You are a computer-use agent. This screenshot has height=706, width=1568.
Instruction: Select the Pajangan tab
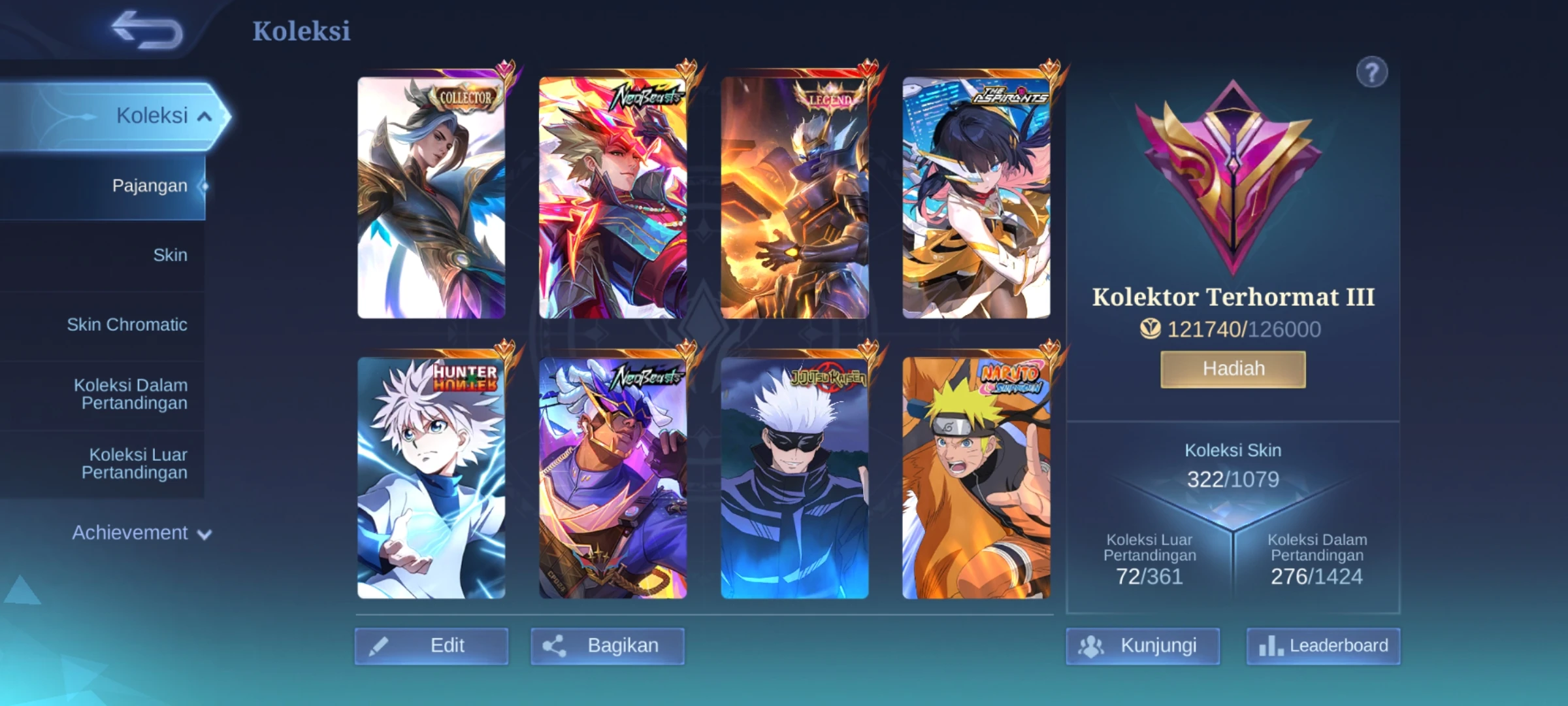pos(149,186)
